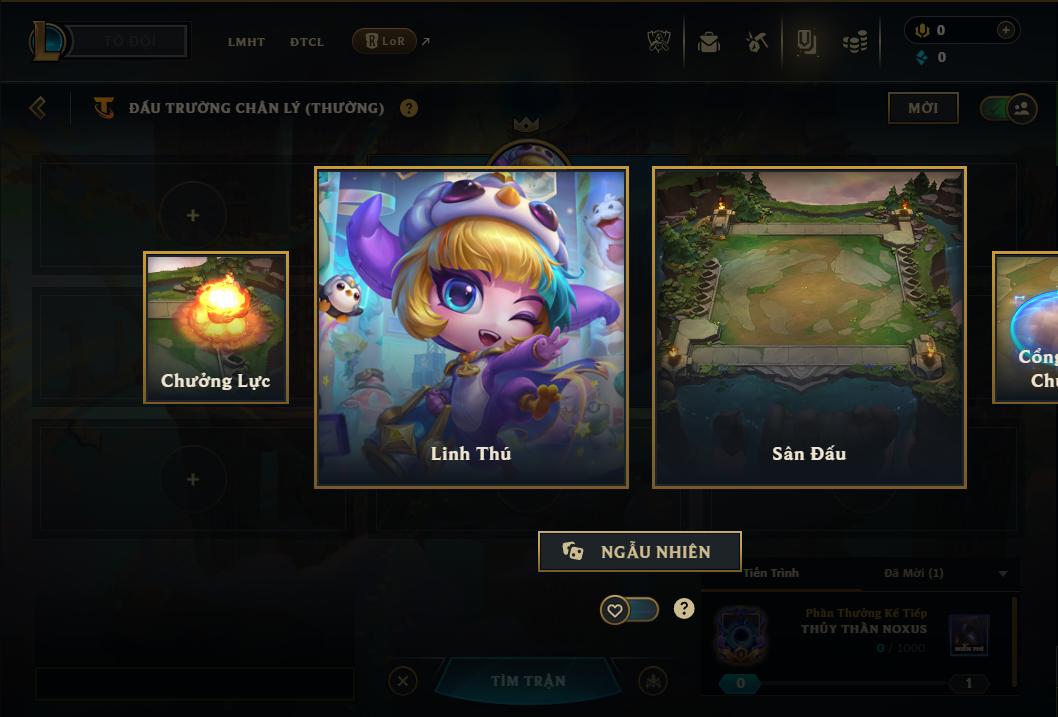1058x717 pixels.
Task: Click the X cancel button beside Tìm Trận
Action: tap(403, 681)
